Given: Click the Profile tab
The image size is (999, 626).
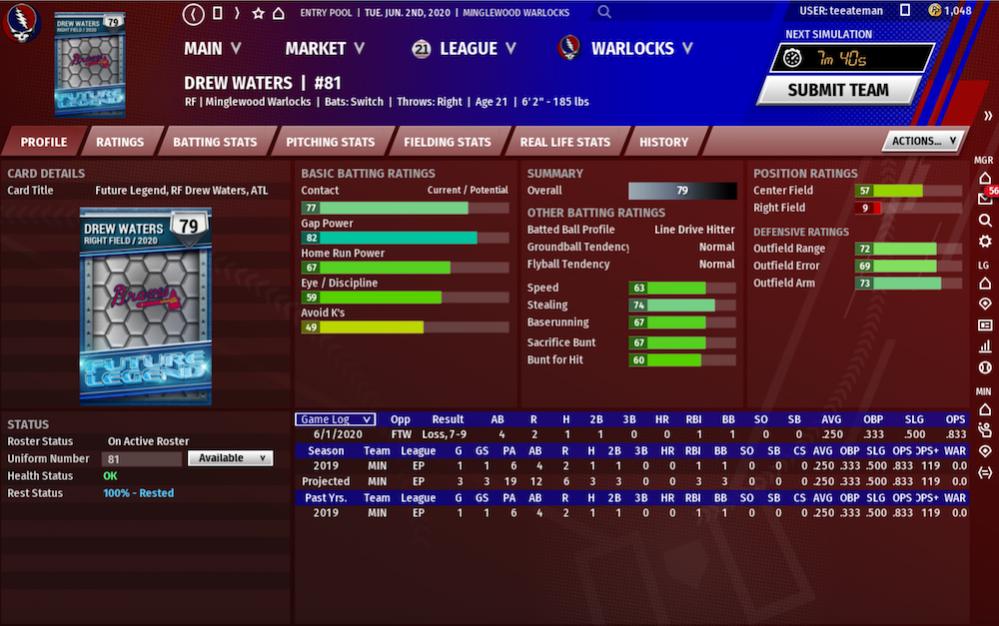Looking at the screenshot, I should click(43, 142).
